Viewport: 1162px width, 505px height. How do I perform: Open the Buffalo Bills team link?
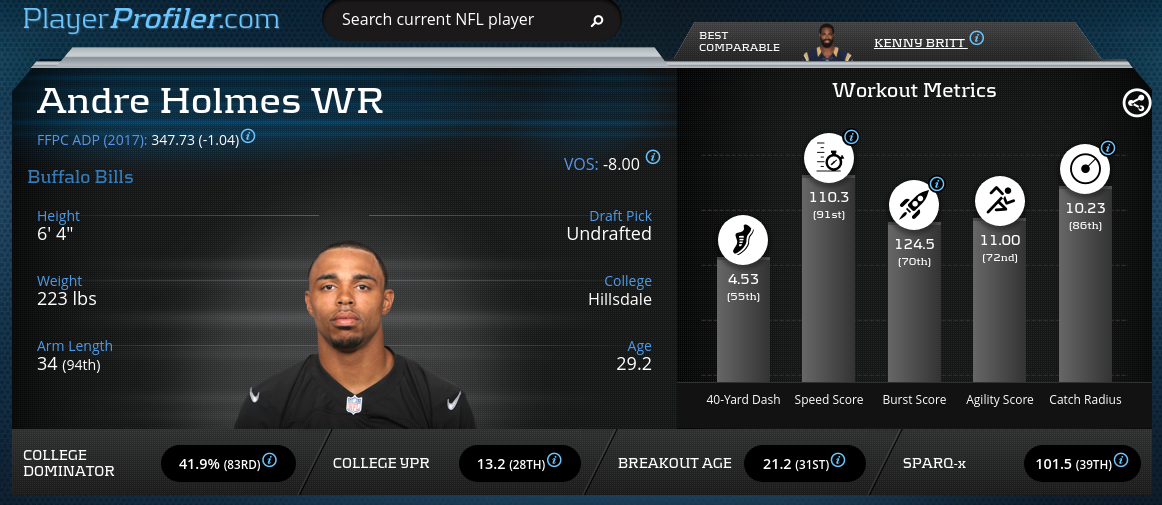click(x=80, y=177)
